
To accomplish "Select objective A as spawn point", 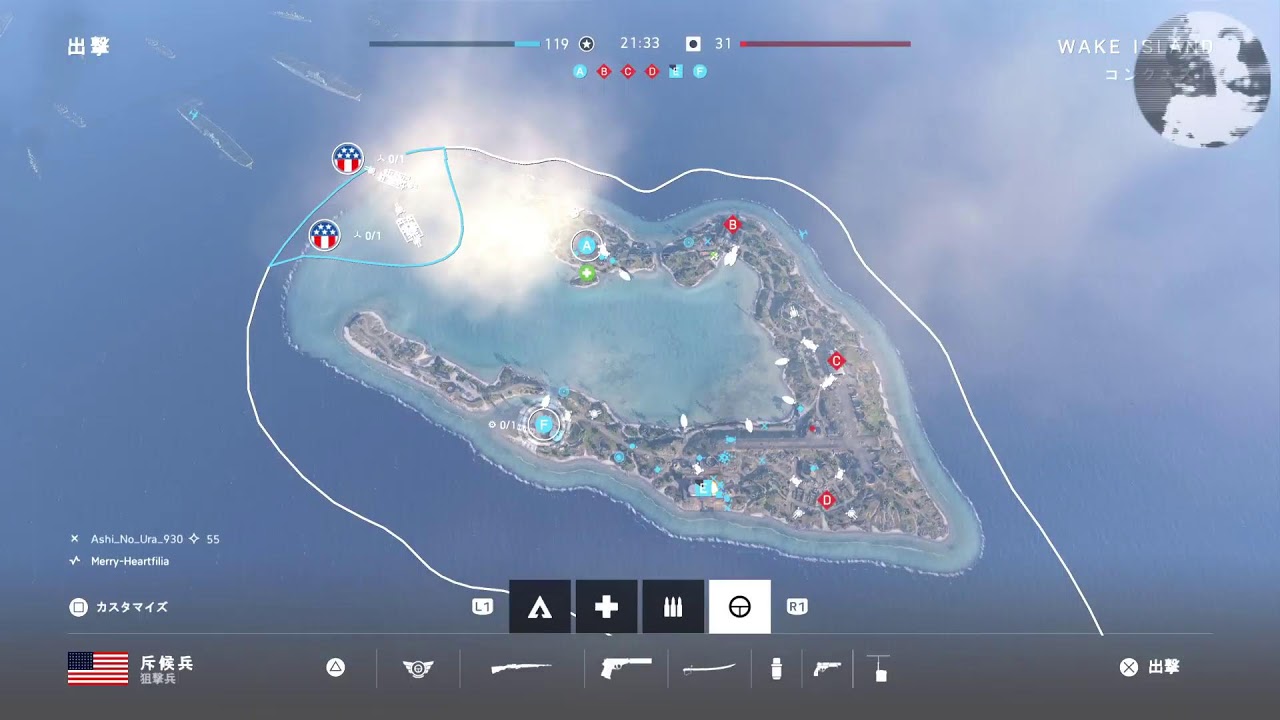I will tap(587, 245).
